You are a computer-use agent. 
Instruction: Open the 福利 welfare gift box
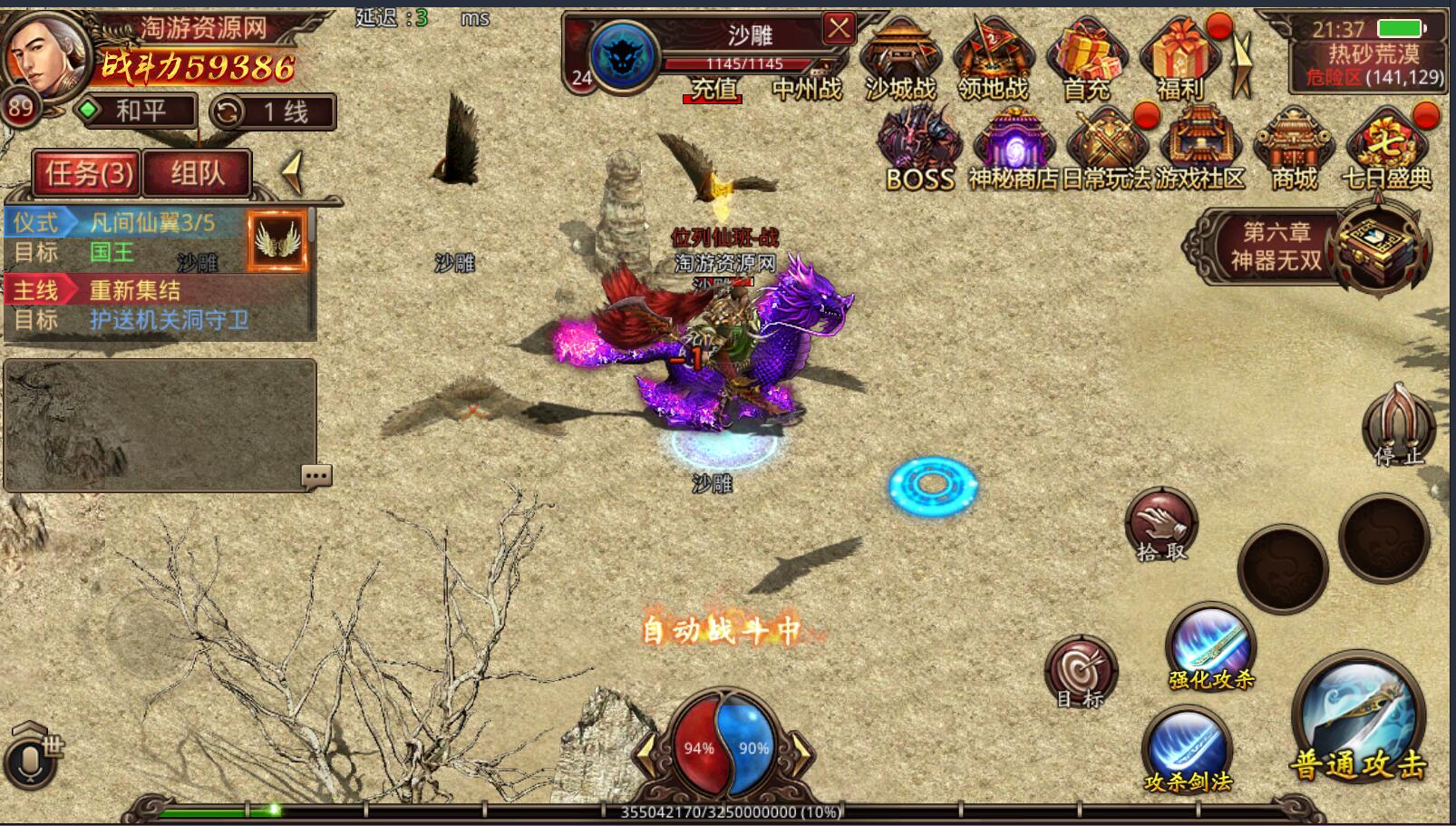1179,60
